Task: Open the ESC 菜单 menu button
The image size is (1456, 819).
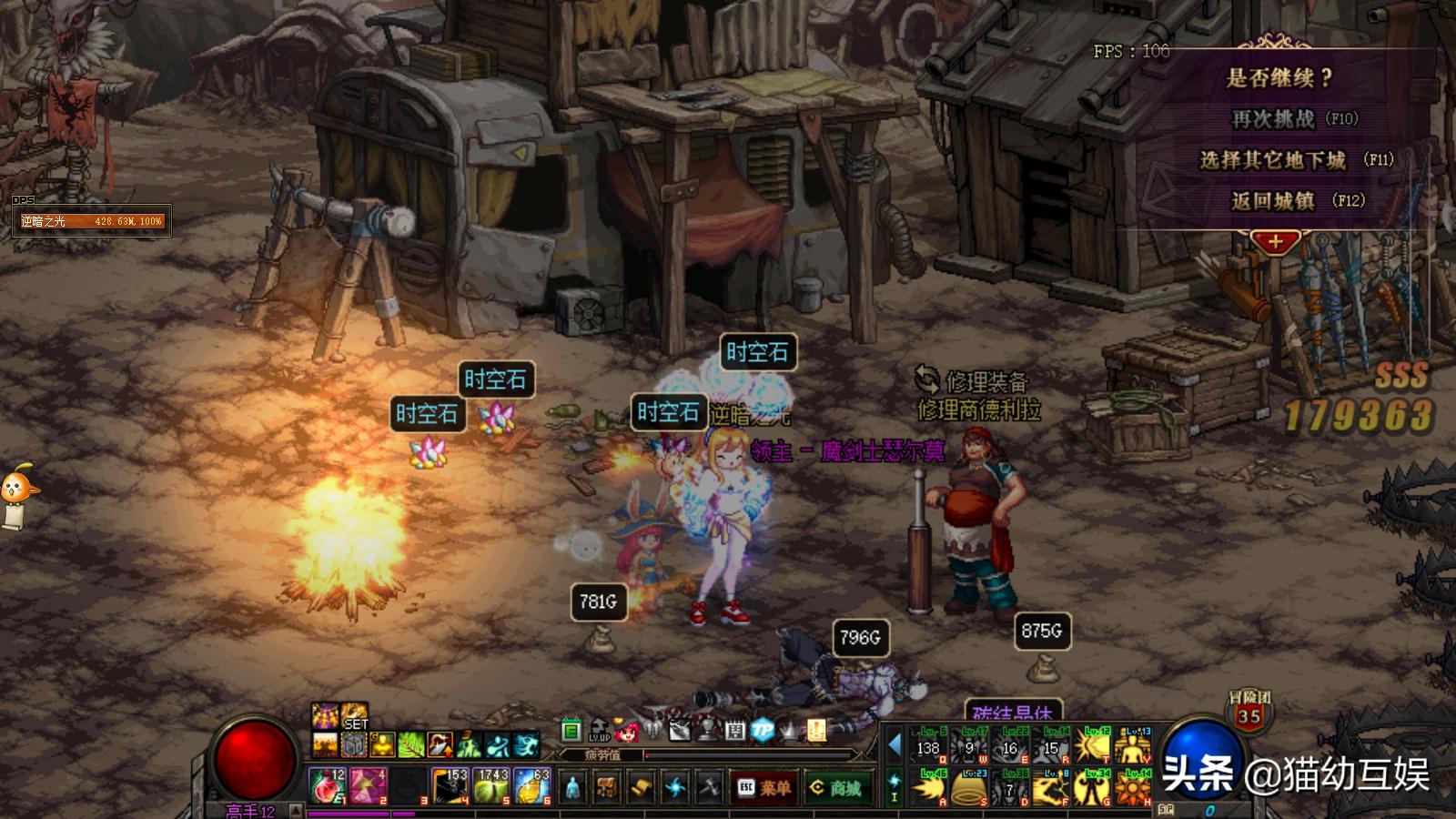Action: (x=763, y=787)
